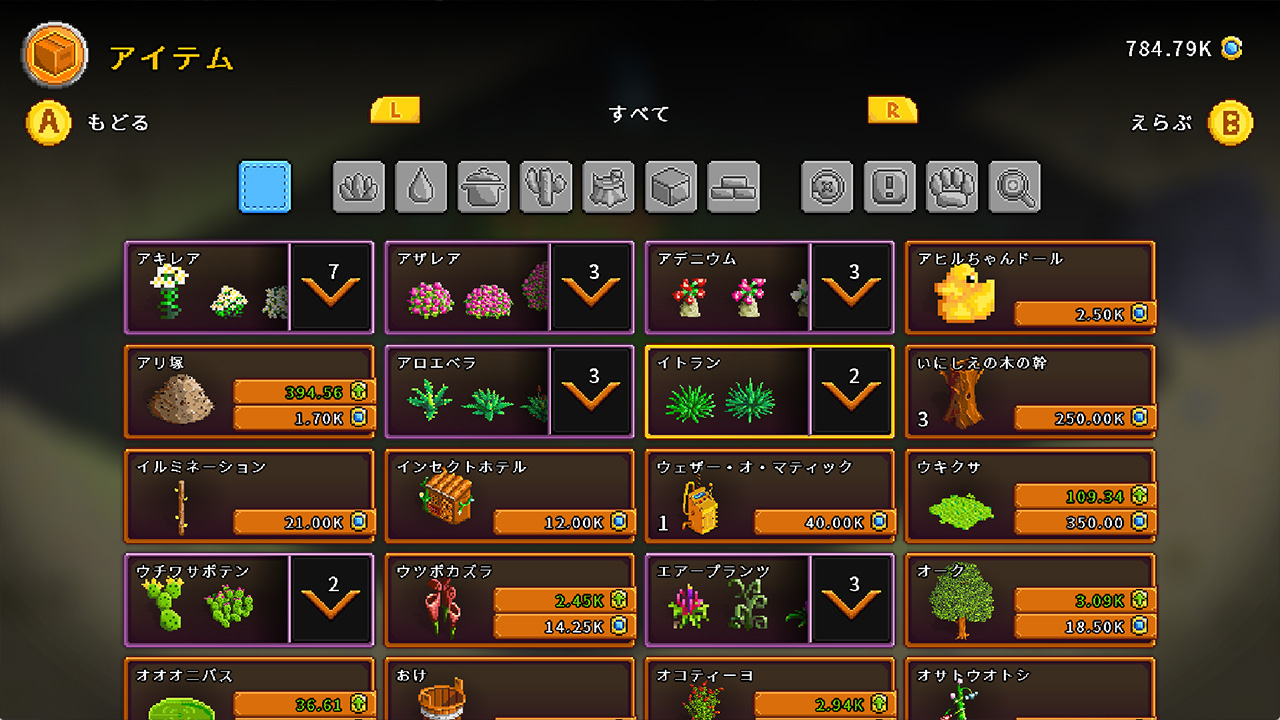Select the tree stump category tab
Screen dimensions: 1280x720
(608, 187)
